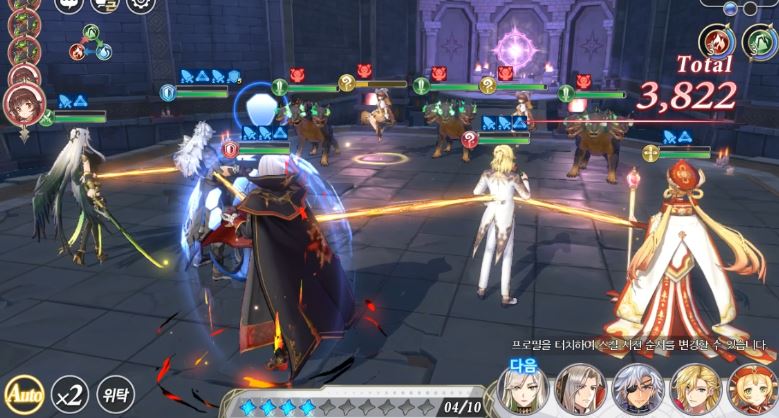
Task: Toggle the Auto battle button
Action: [x=20, y=394]
